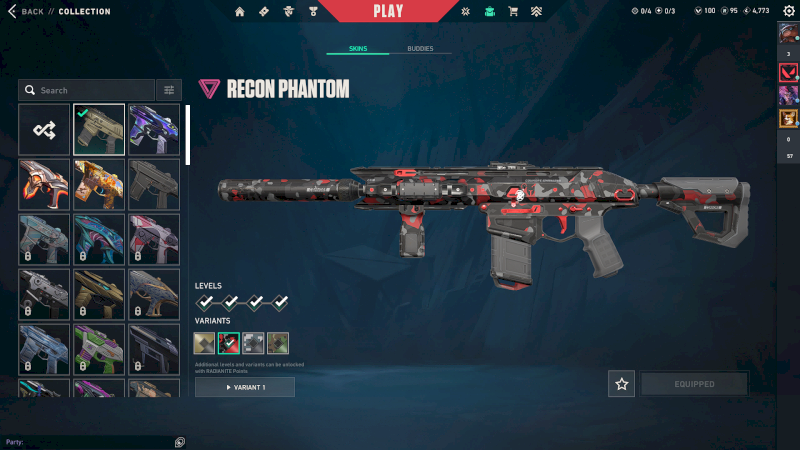Select the first skin level checkmark
Viewport: 800px width, 450px height.
[x=206, y=302]
